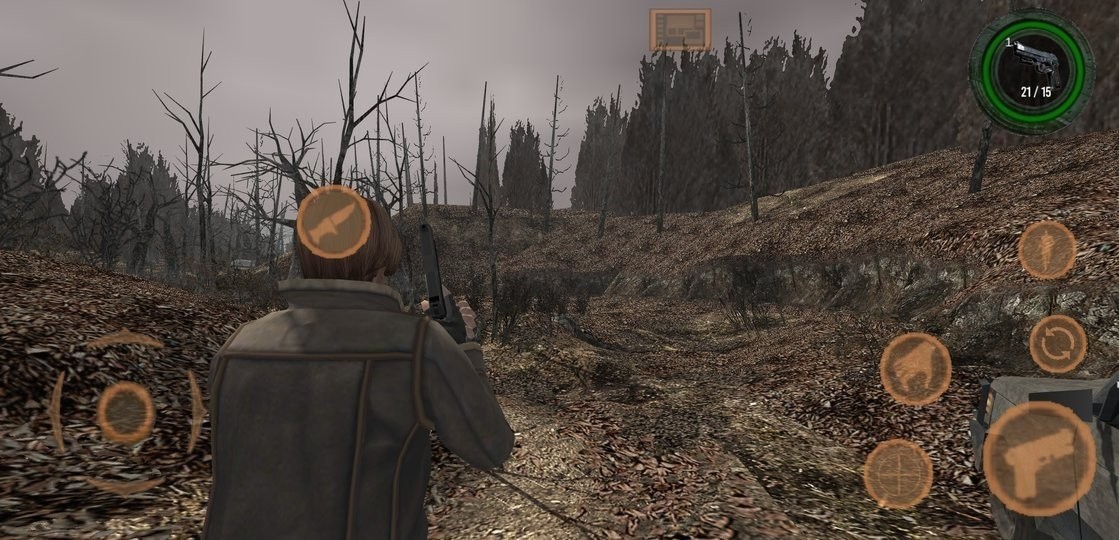Tap the knife attack button
This screenshot has width=1119, height=540.
point(334,222)
